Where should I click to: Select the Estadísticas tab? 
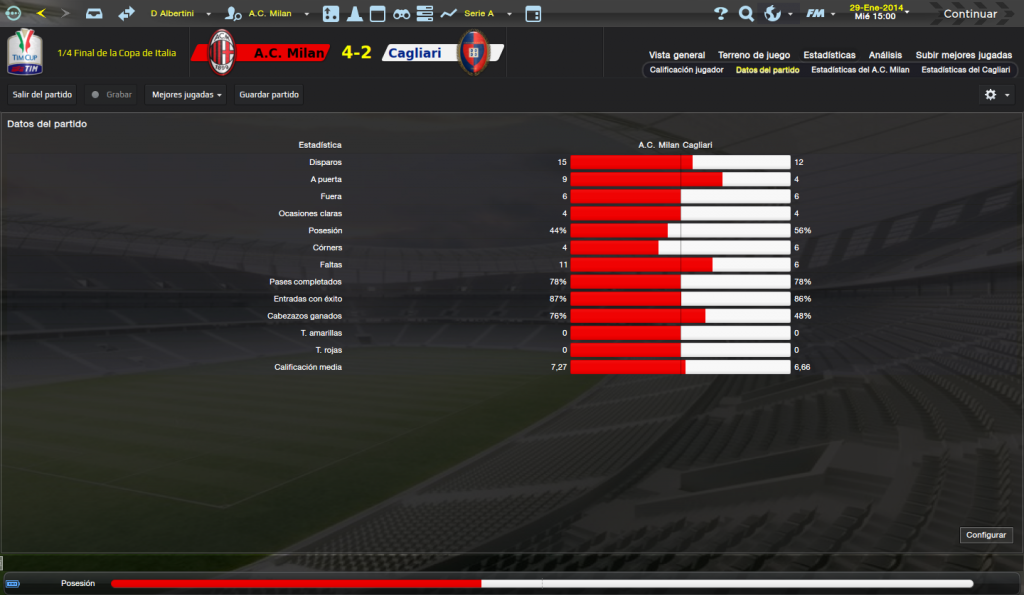tap(829, 55)
